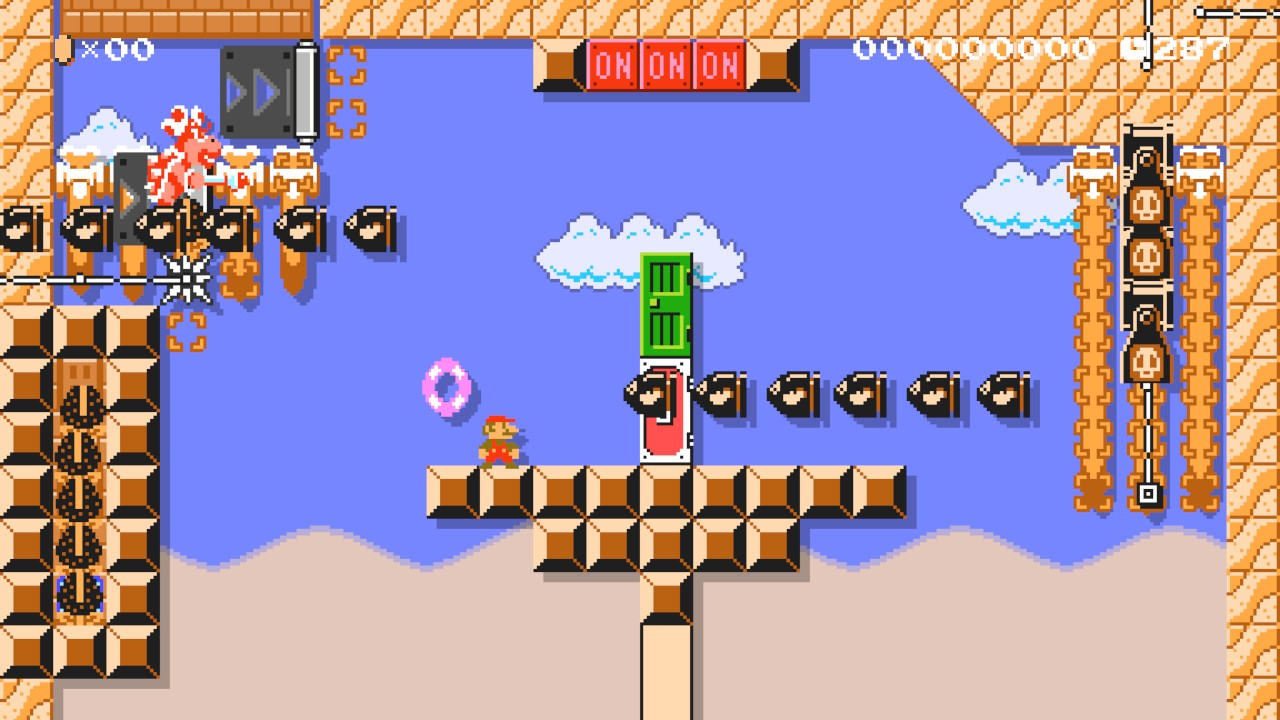The image size is (1280, 720).
Task: Click the coin icon next to the x00 counter
Action: [66, 48]
